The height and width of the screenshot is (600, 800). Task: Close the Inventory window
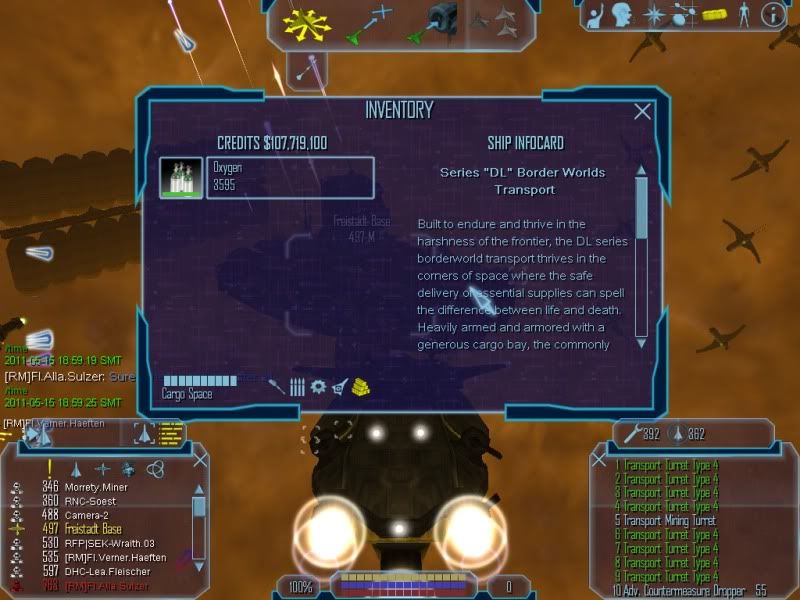point(643,112)
